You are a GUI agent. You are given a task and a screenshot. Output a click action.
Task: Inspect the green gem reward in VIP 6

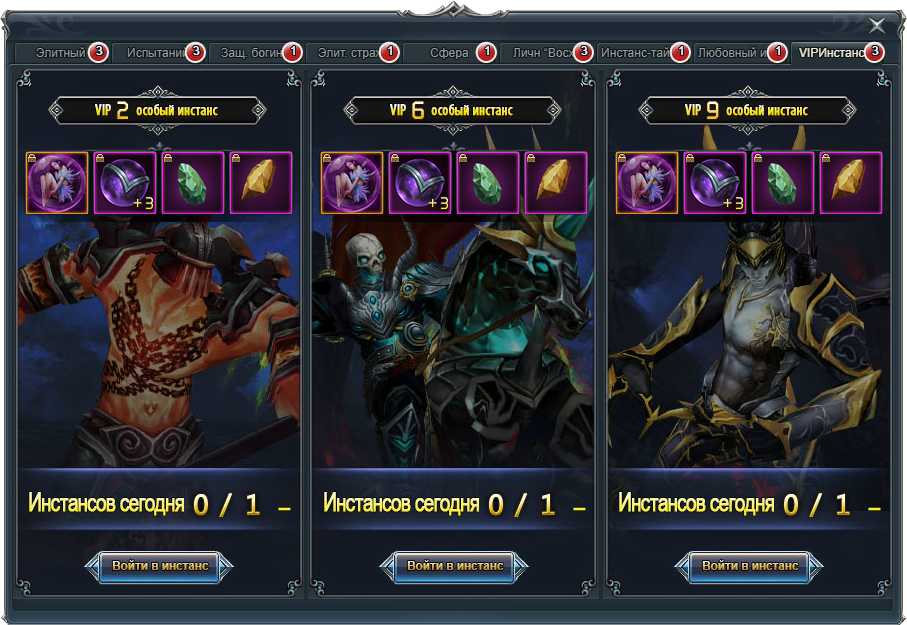(x=488, y=183)
